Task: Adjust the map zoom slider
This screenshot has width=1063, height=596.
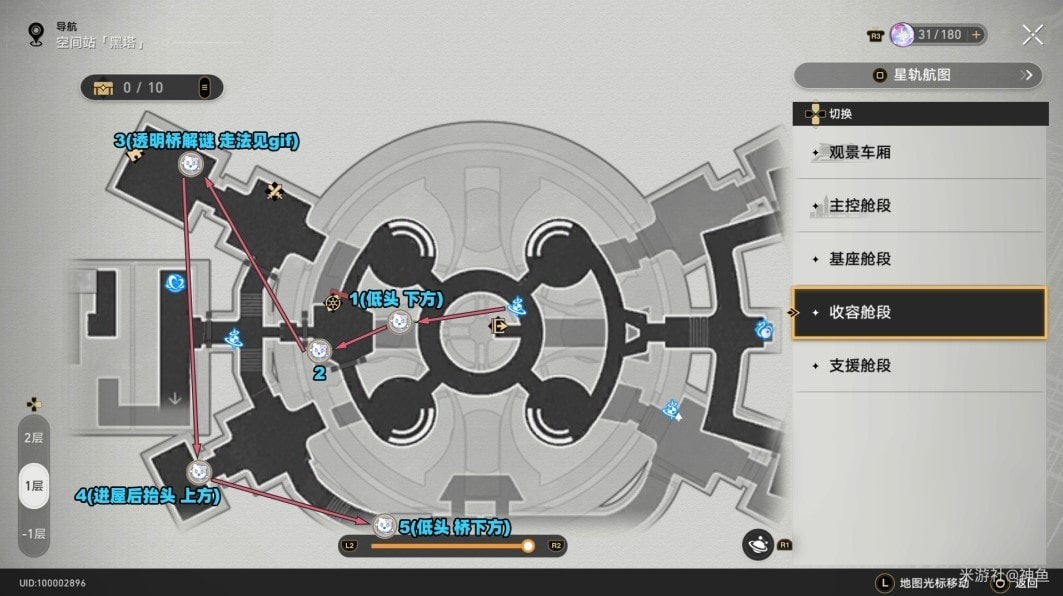Action: click(527, 546)
